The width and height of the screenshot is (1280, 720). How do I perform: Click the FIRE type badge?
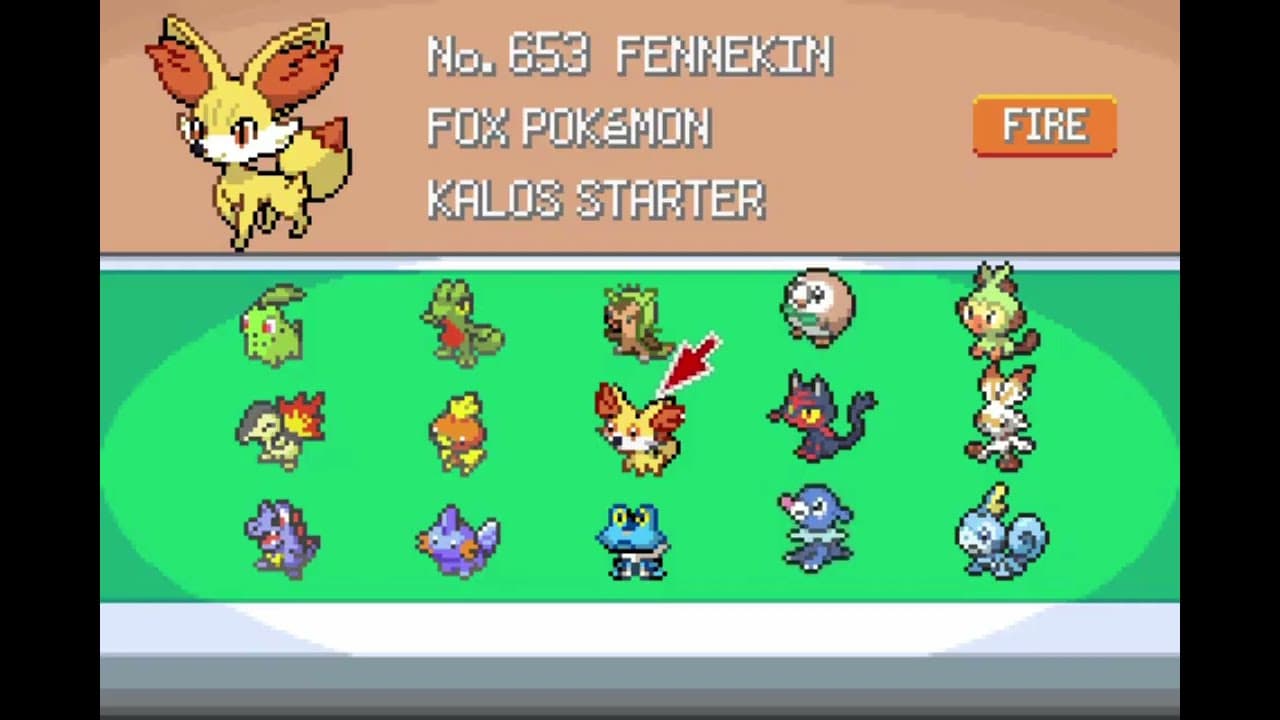tap(1044, 125)
